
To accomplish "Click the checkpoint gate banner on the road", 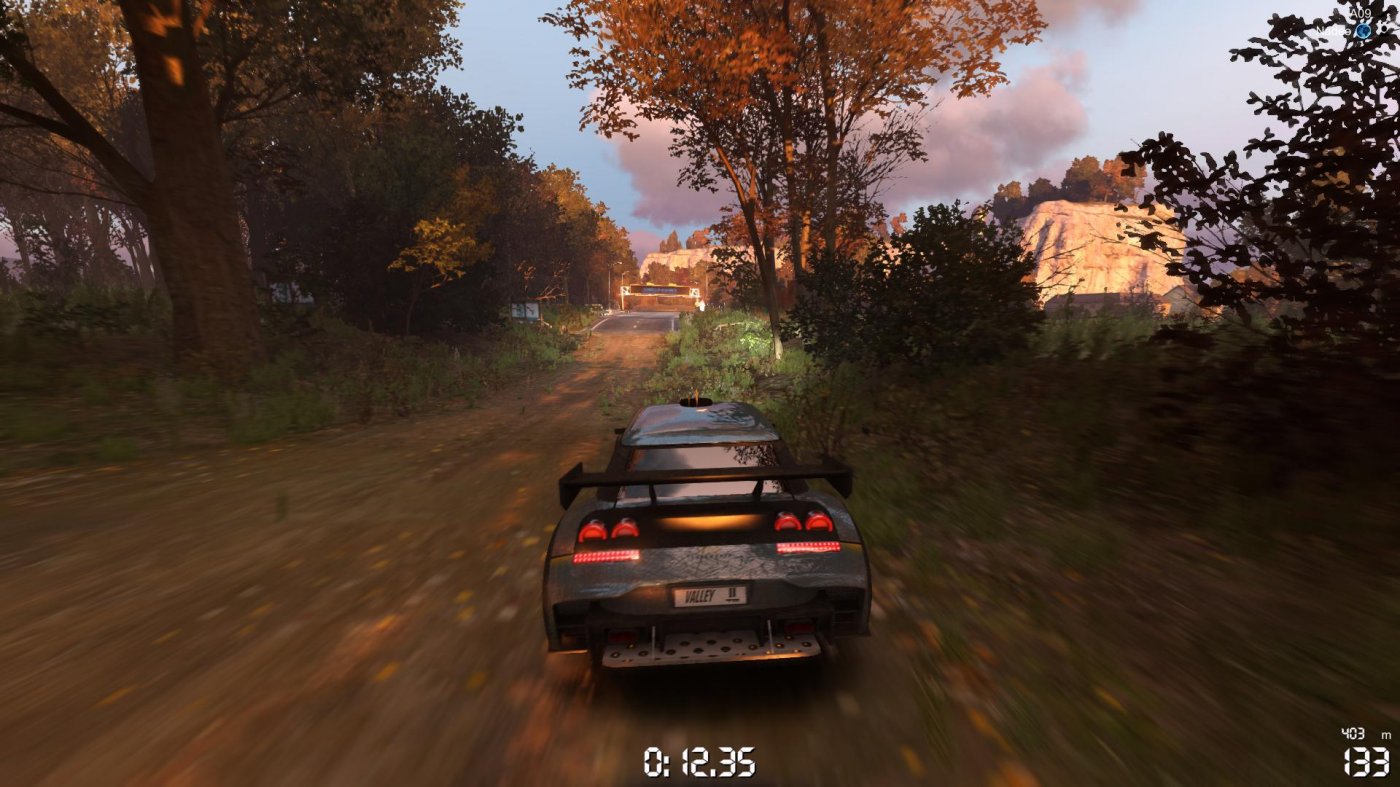I will 660,290.
